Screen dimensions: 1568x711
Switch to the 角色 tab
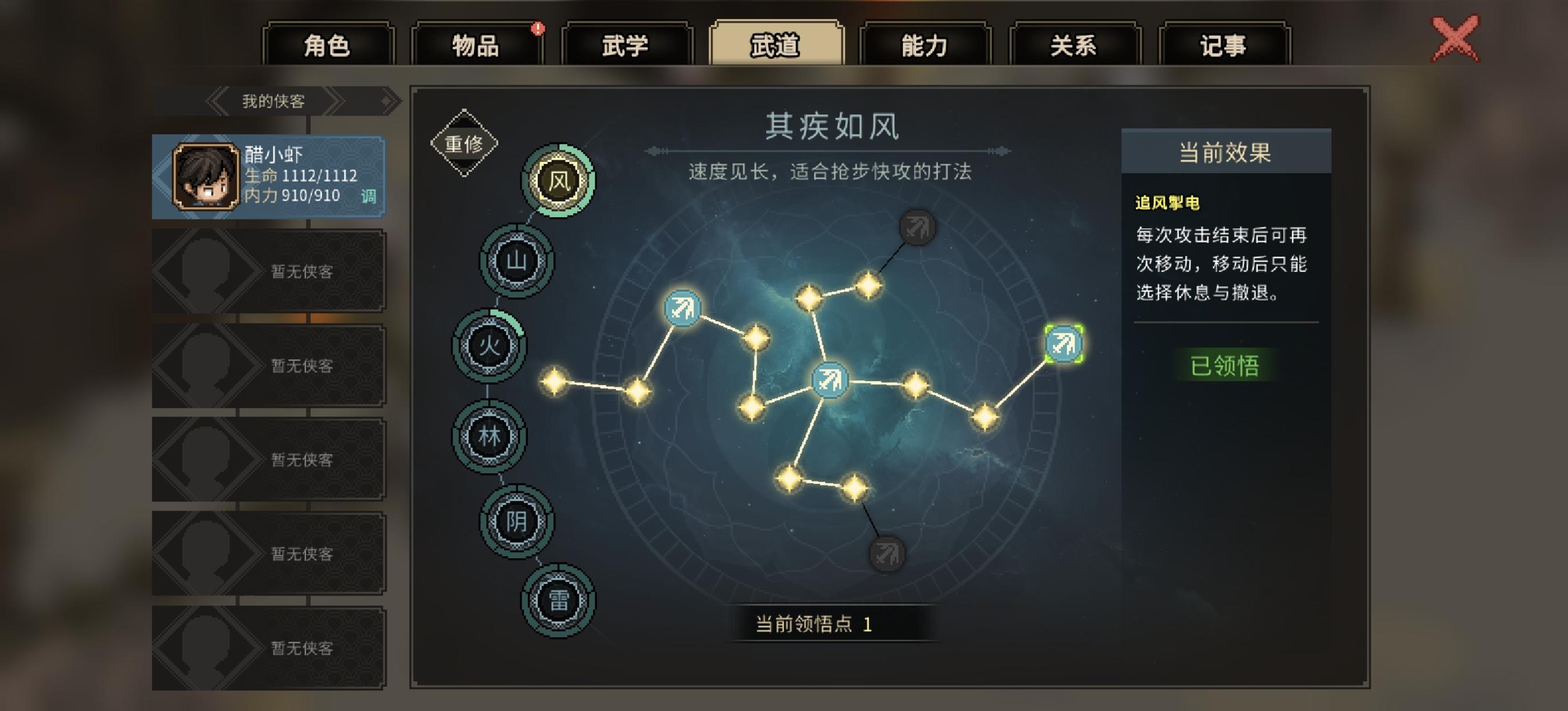[x=326, y=45]
